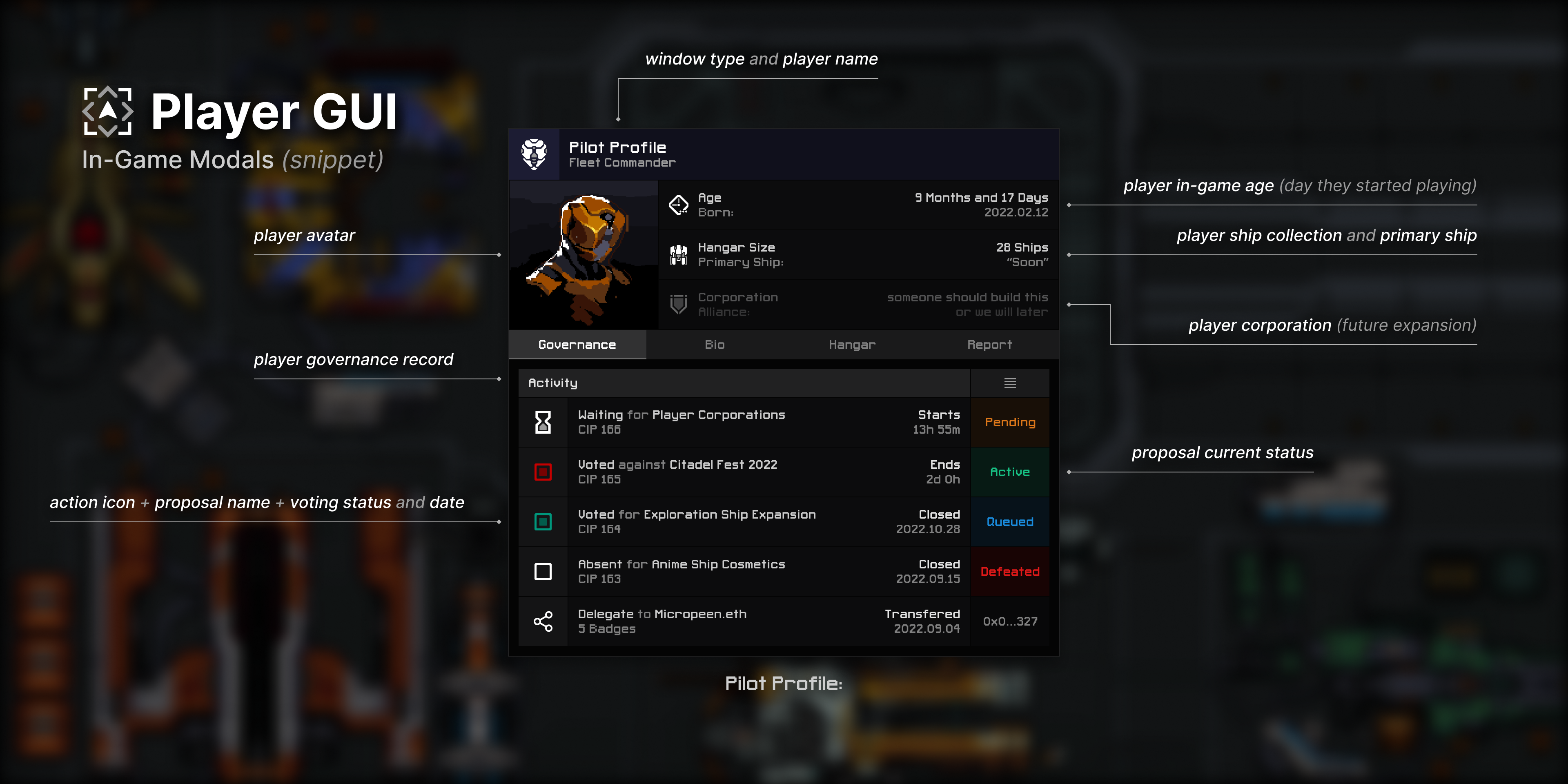Open the Pending status badge on CIP 166
Viewport: 1568px width, 784px height.
(x=1010, y=422)
